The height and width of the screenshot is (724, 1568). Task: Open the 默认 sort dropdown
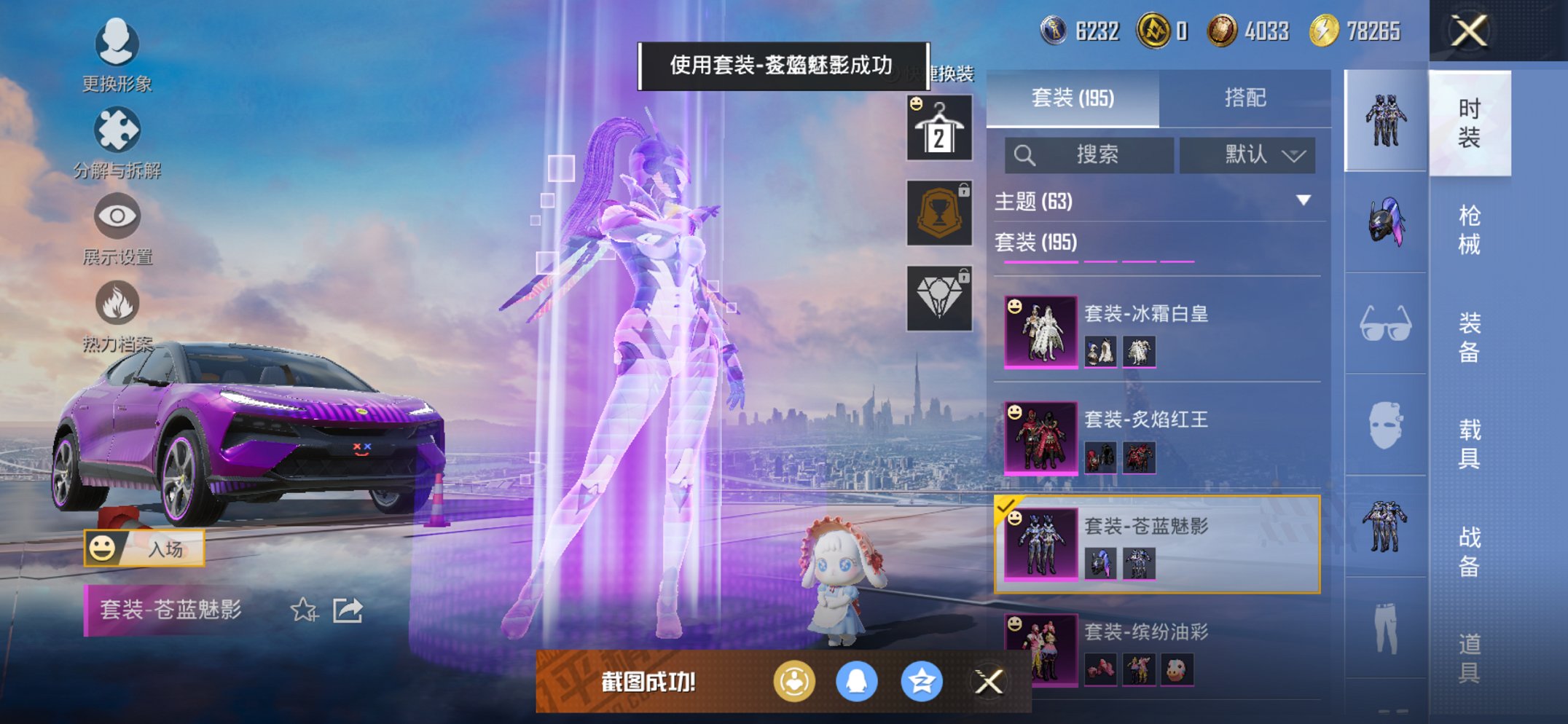coord(1247,155)
